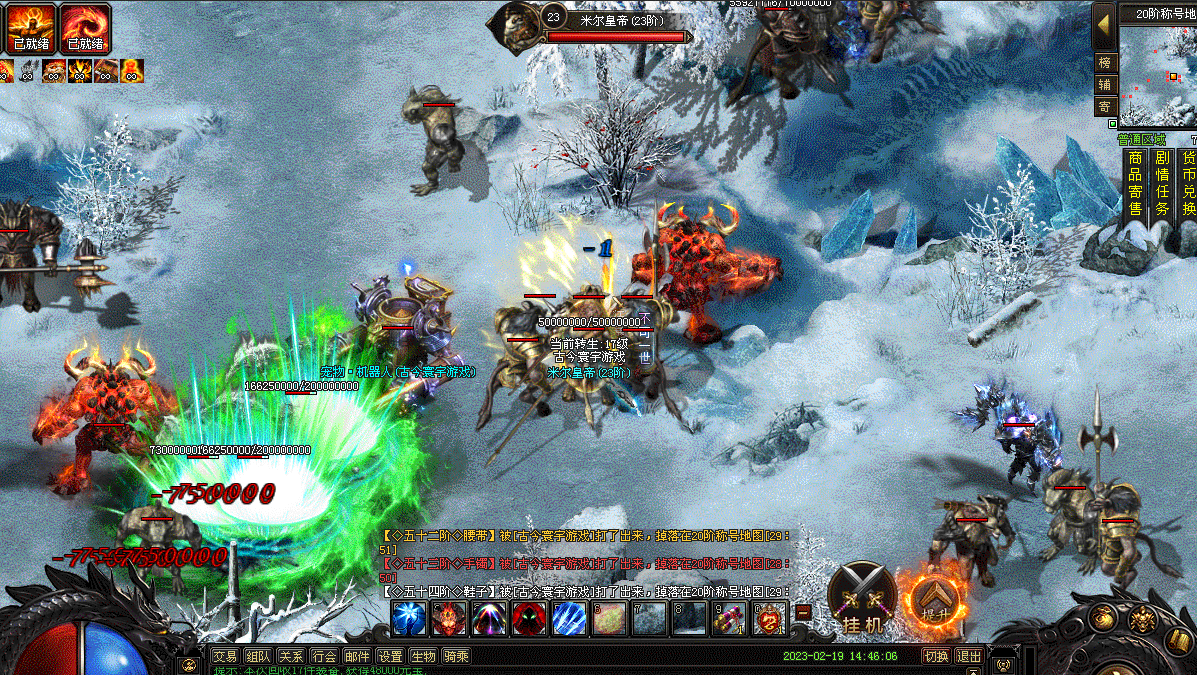Toggle the 骑乘 mount button
This screenshot has width=1197, height=675.
[456, 657]
